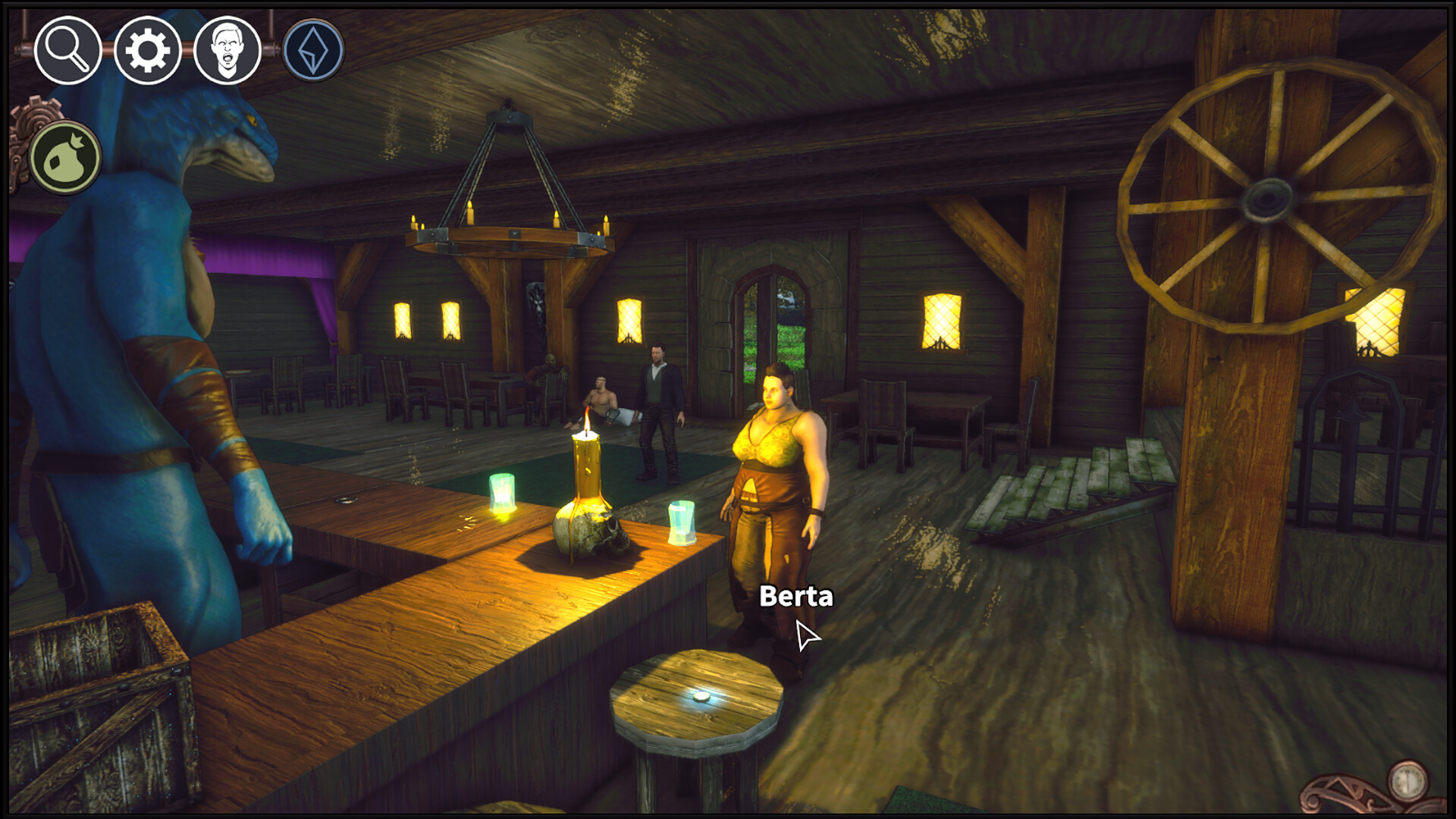Open the inventory bag
Viewport: 1456px width, 819px height.
click(65, 158)
